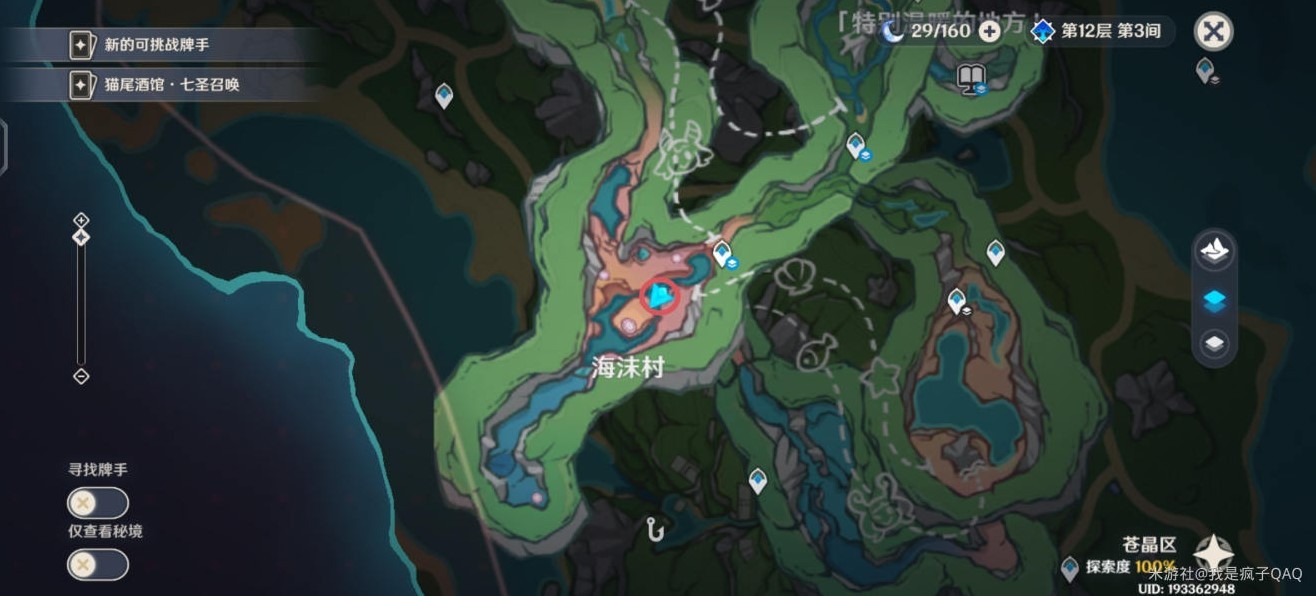Click the red-circled player location marker

click(x=660, y=296)
